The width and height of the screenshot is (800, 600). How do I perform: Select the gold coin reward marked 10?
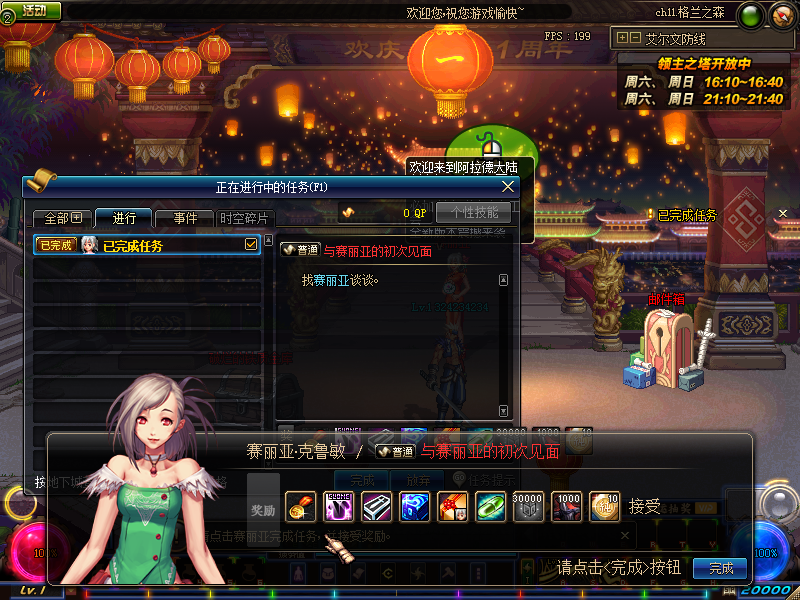pos(605,506)
